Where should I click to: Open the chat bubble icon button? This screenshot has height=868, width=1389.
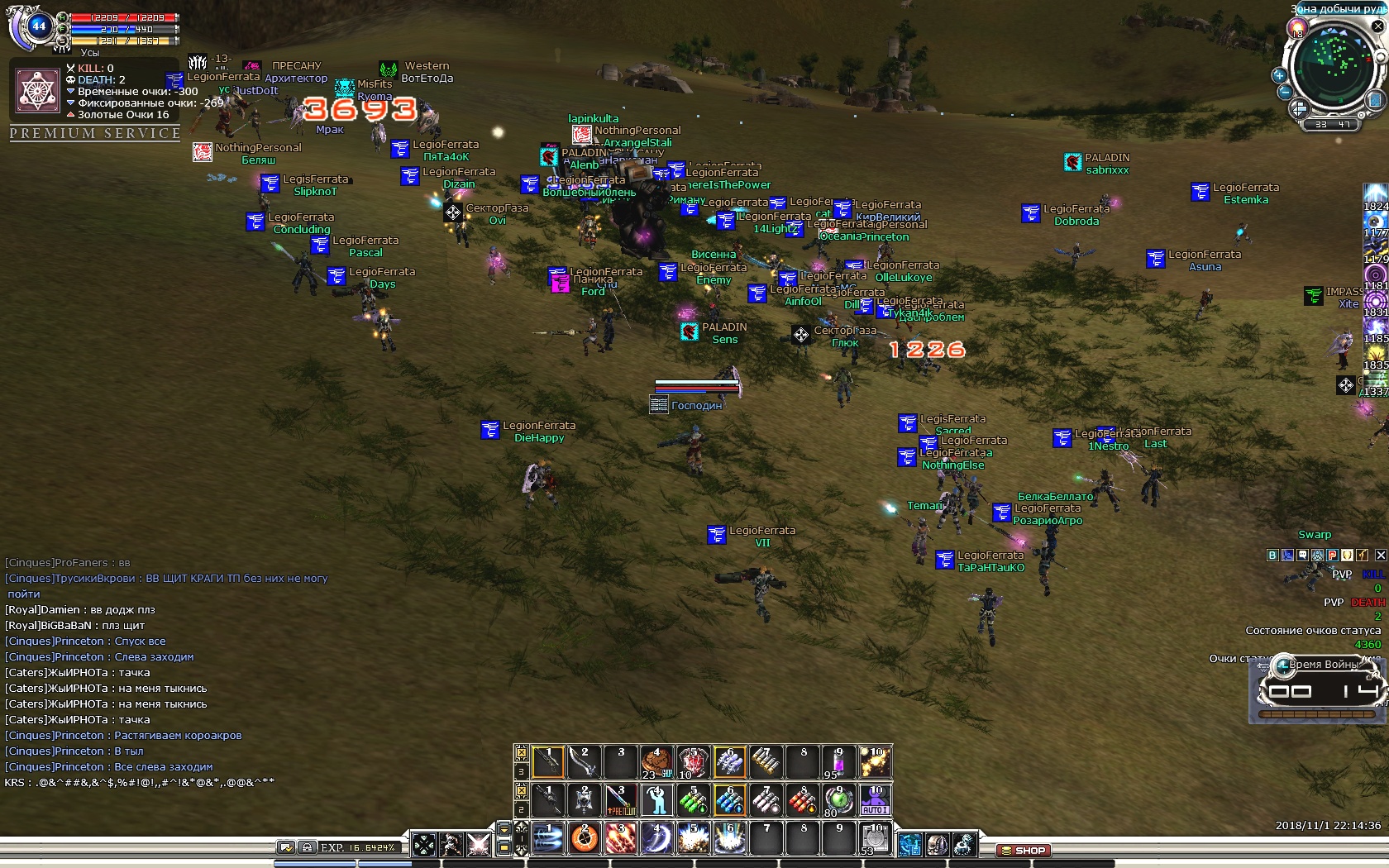click(1302, 556)
